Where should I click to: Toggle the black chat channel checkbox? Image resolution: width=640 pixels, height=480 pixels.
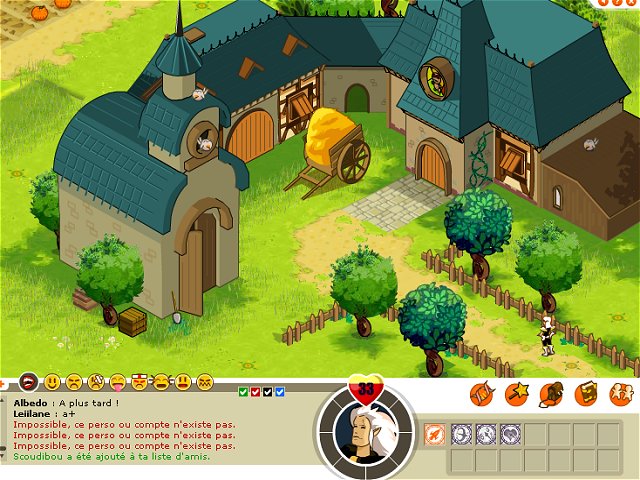pyautogui.click(x=268, y=391)
